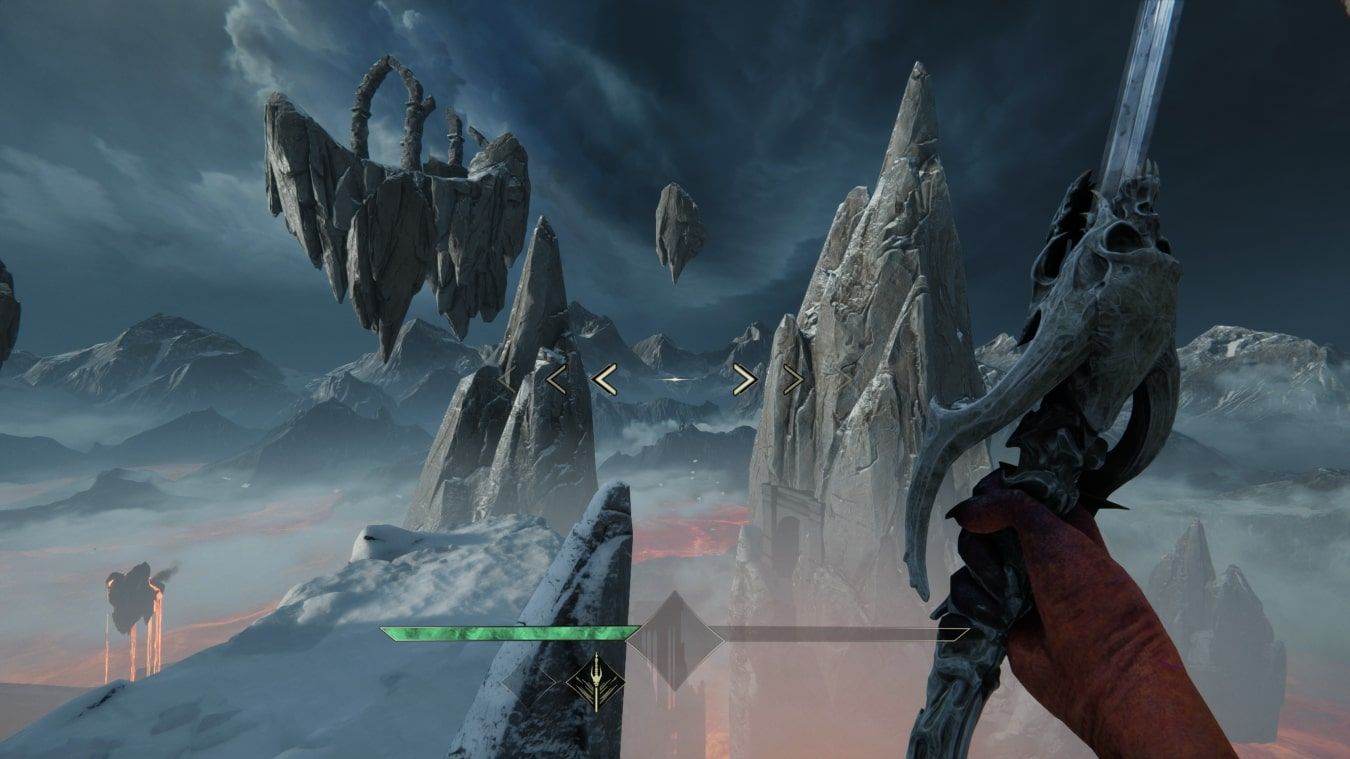Select the large central diamond emblem
1350x759 pixels.
click(x=674, y=639)
